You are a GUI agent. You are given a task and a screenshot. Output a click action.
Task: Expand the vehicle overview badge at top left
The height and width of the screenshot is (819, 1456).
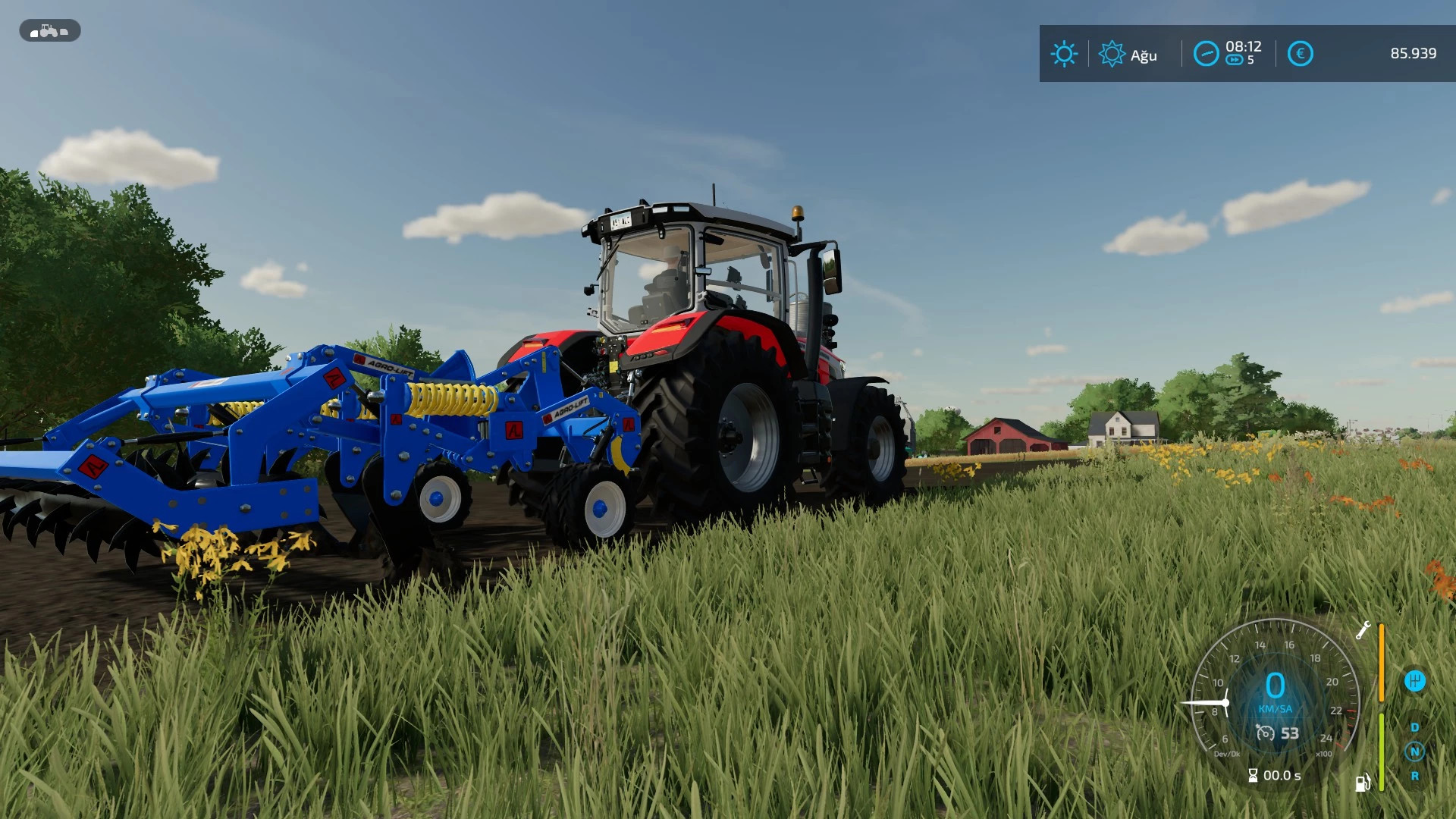48,31
